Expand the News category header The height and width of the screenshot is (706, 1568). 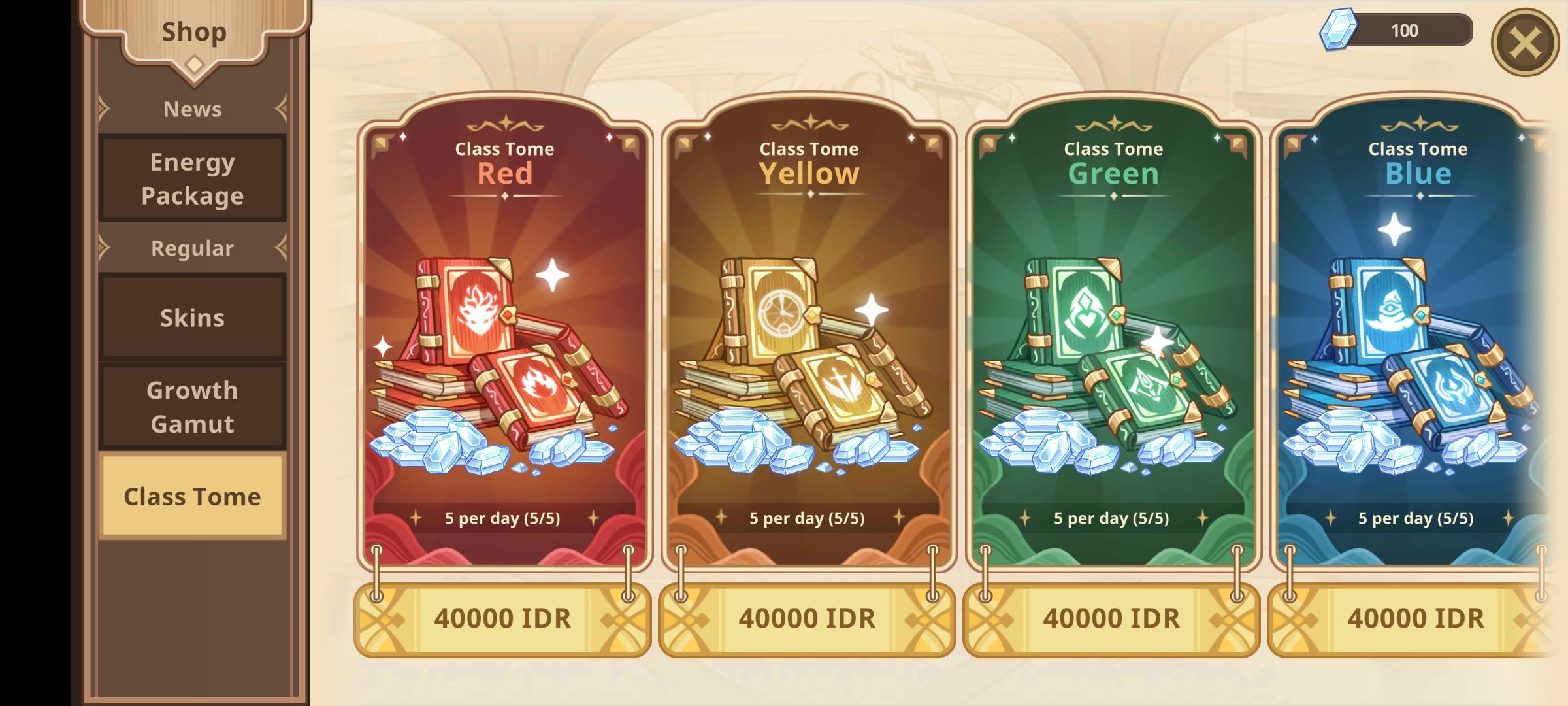tap(191, 109)
